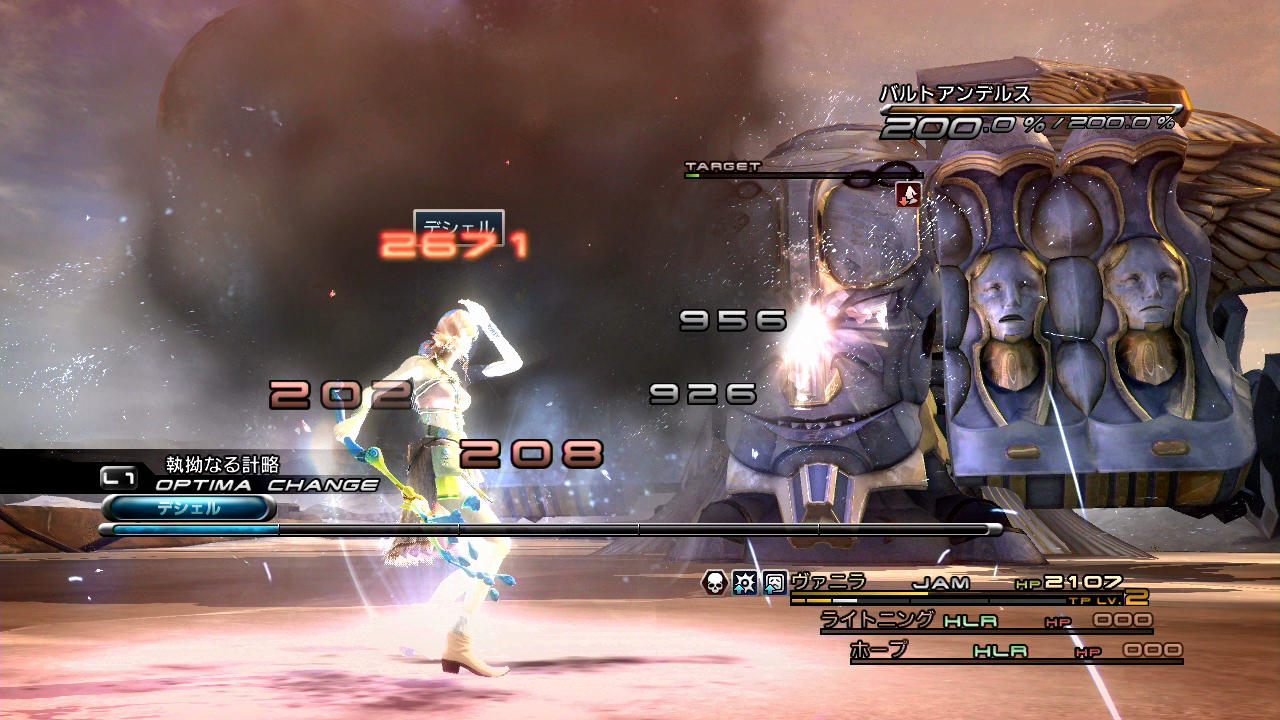The height and width of the screenshot is (720, 1280).
Task: Select party leader ヴァニラ's name row
Action: pos(828,582)
